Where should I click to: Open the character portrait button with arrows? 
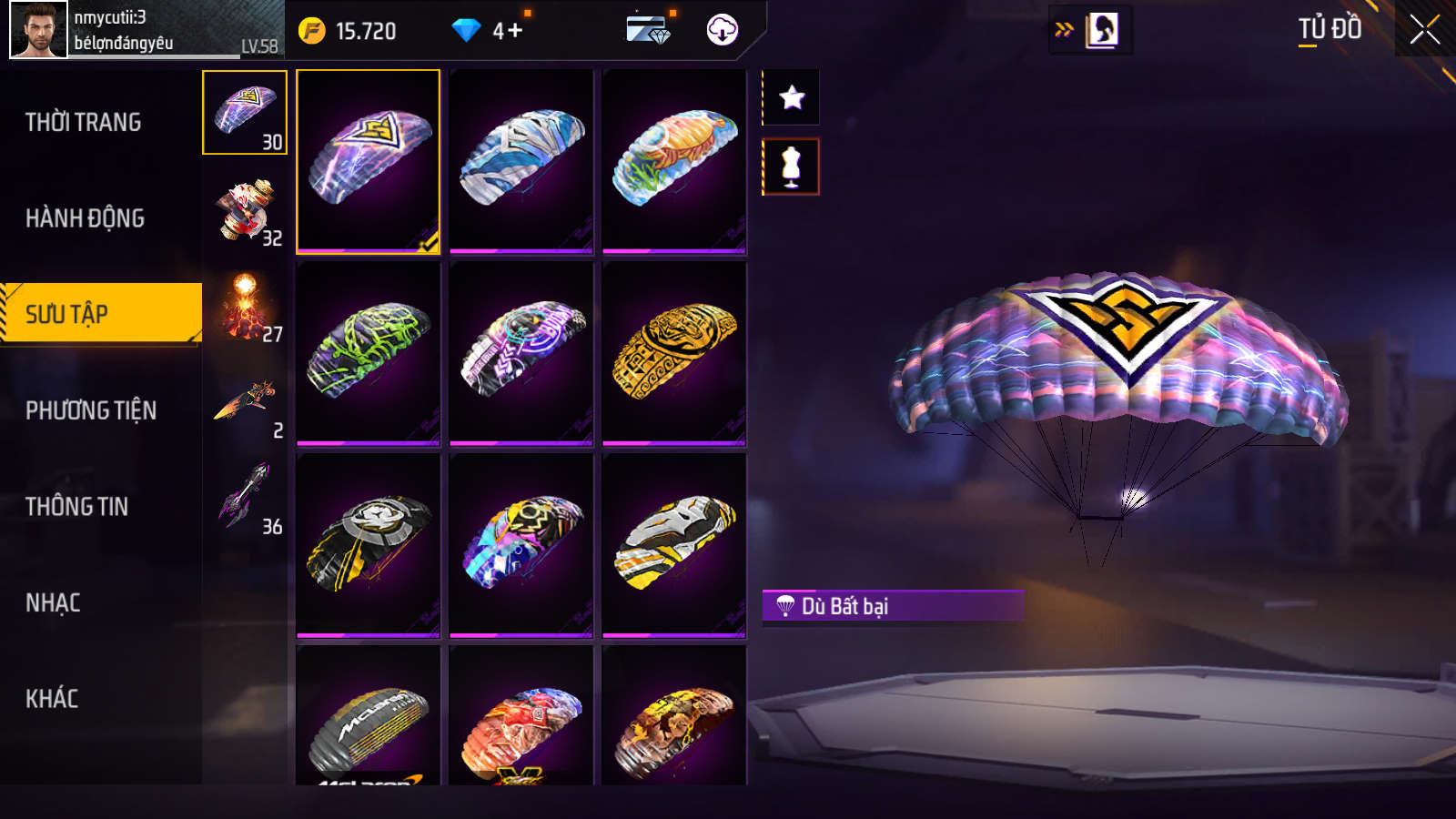pyautogui.click(x=1091, y=30)
